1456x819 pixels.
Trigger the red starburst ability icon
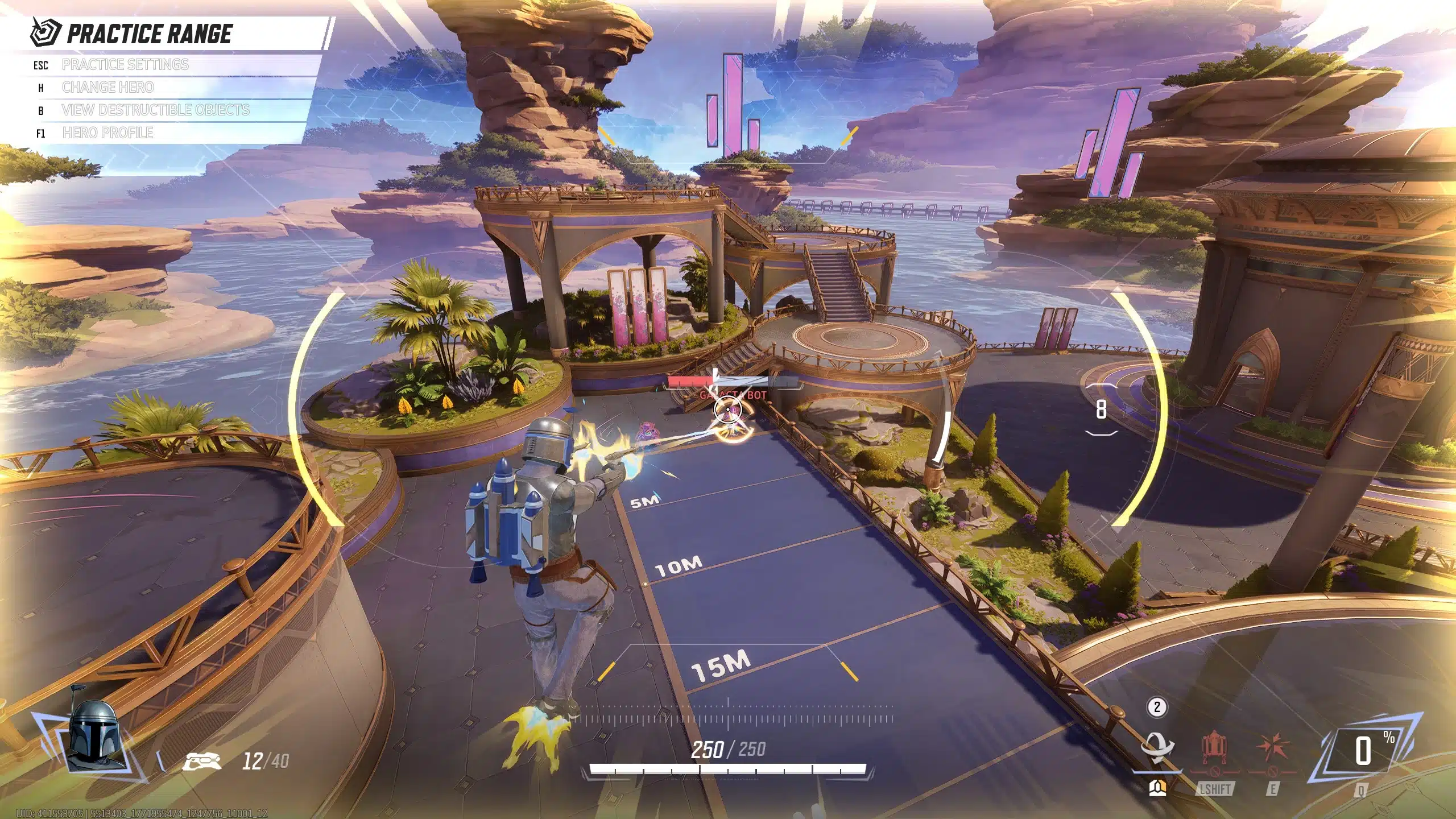1272,750
